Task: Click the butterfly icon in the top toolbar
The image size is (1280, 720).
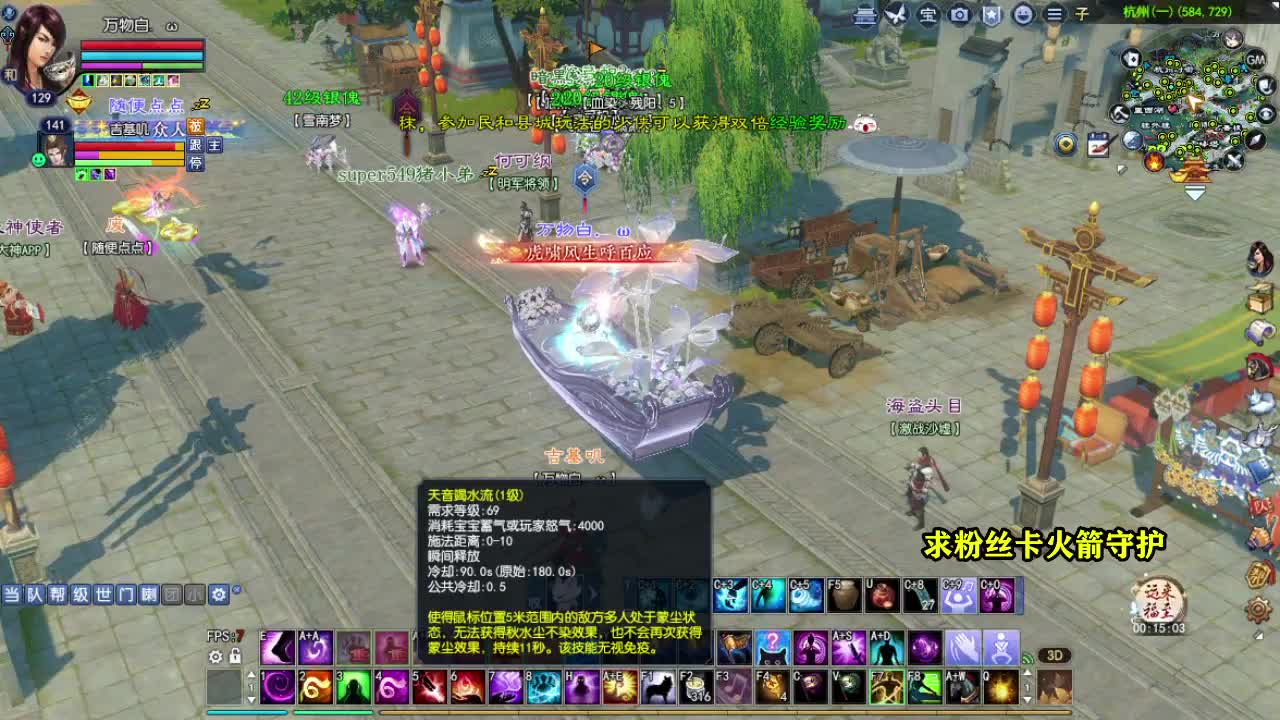Action: coord(897,14)
